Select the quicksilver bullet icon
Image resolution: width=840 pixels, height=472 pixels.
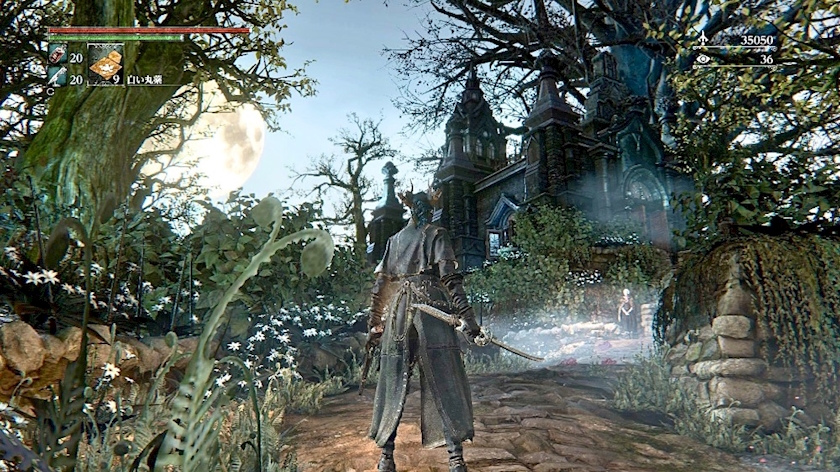57,76
